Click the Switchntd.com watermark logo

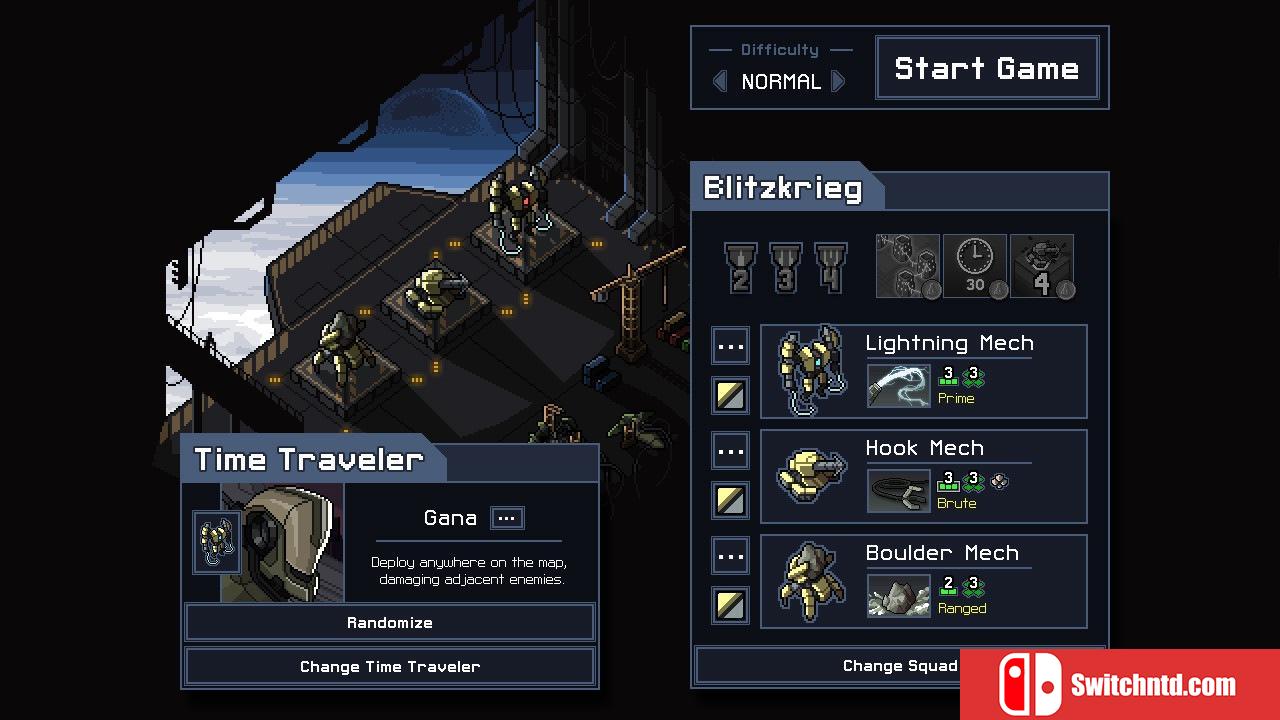click(1119, 685)
